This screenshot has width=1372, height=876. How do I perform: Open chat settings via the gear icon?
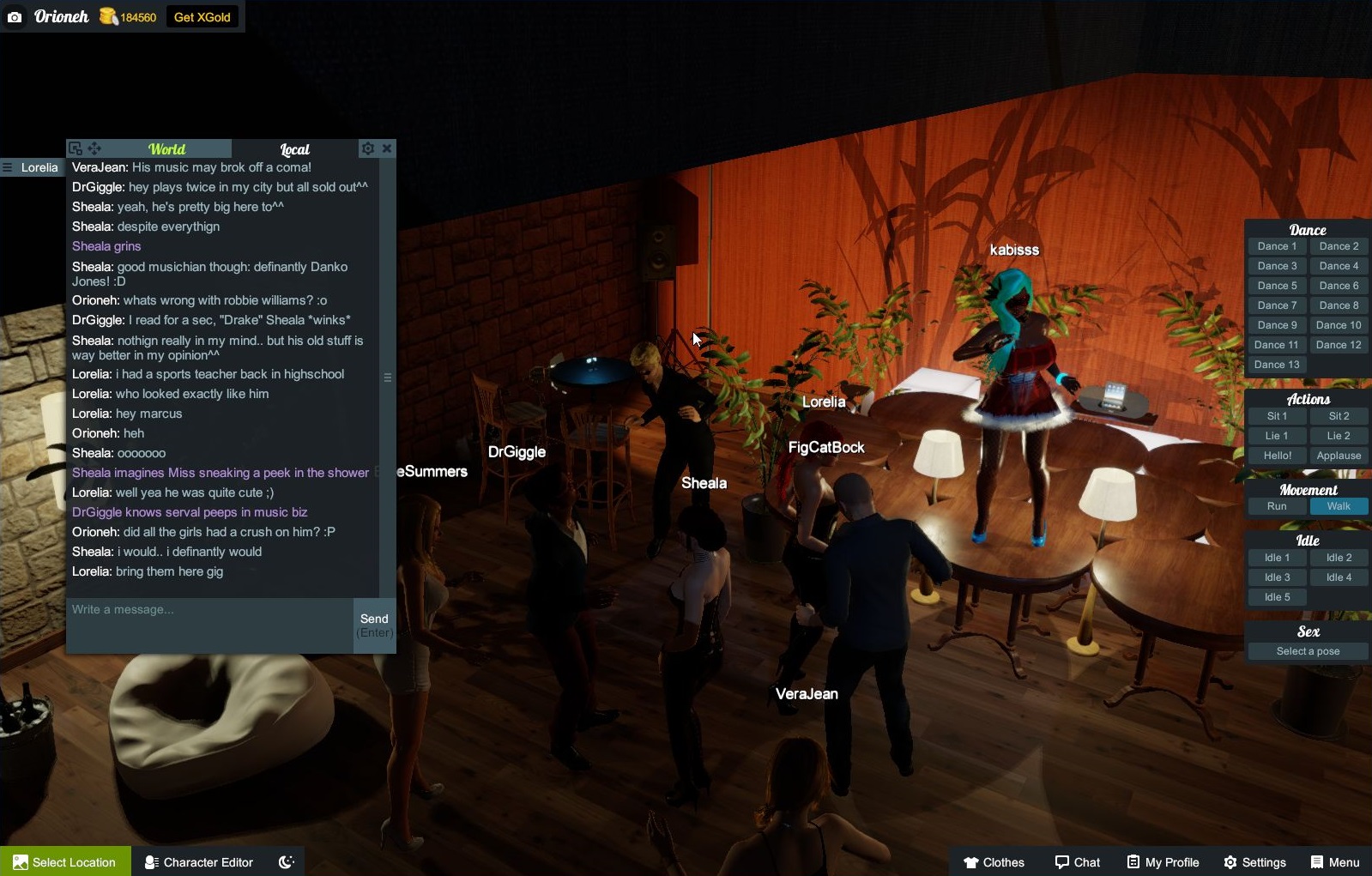click(x=368, y=148)
